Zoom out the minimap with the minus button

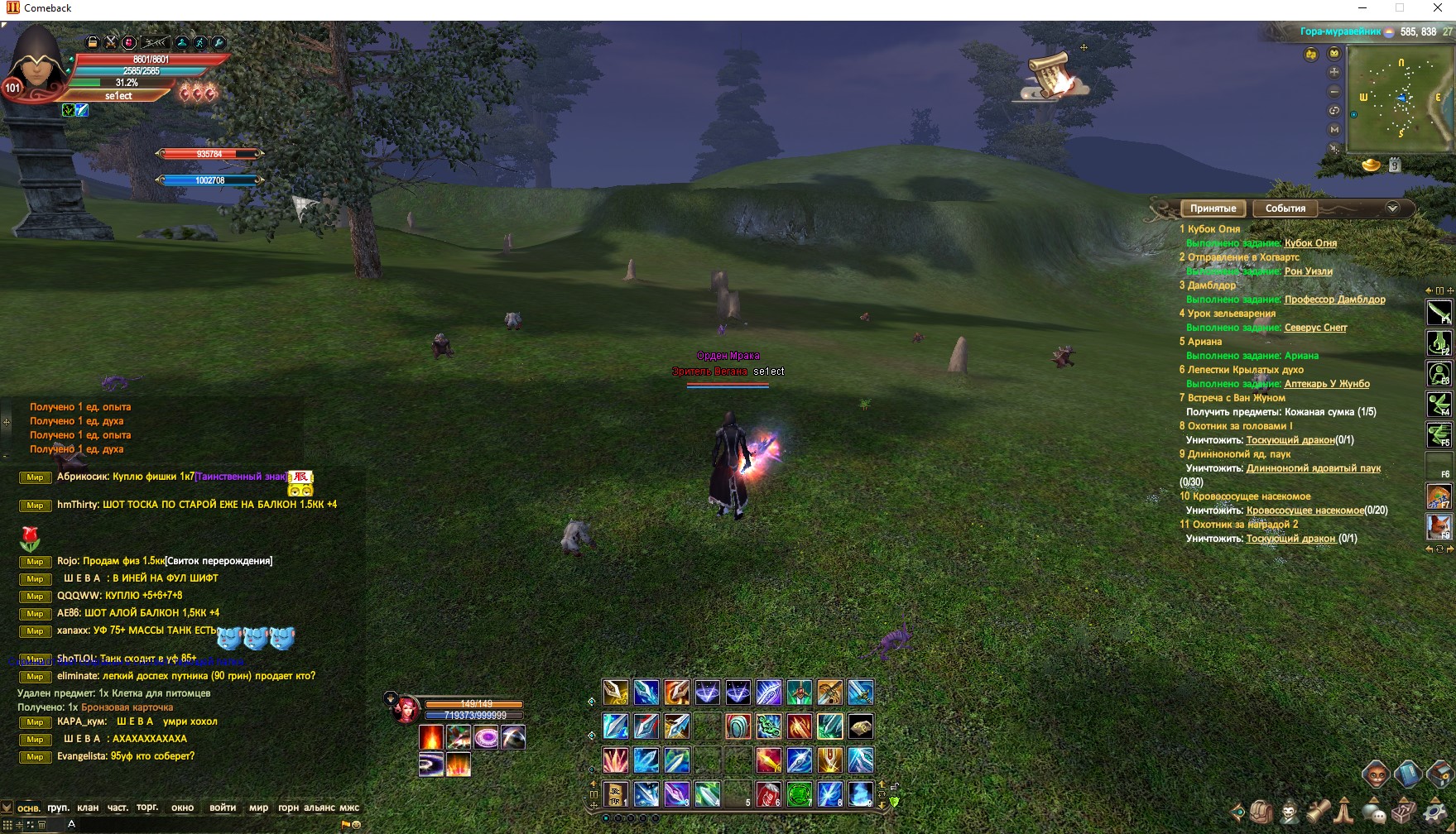[x=1334, y=91]
